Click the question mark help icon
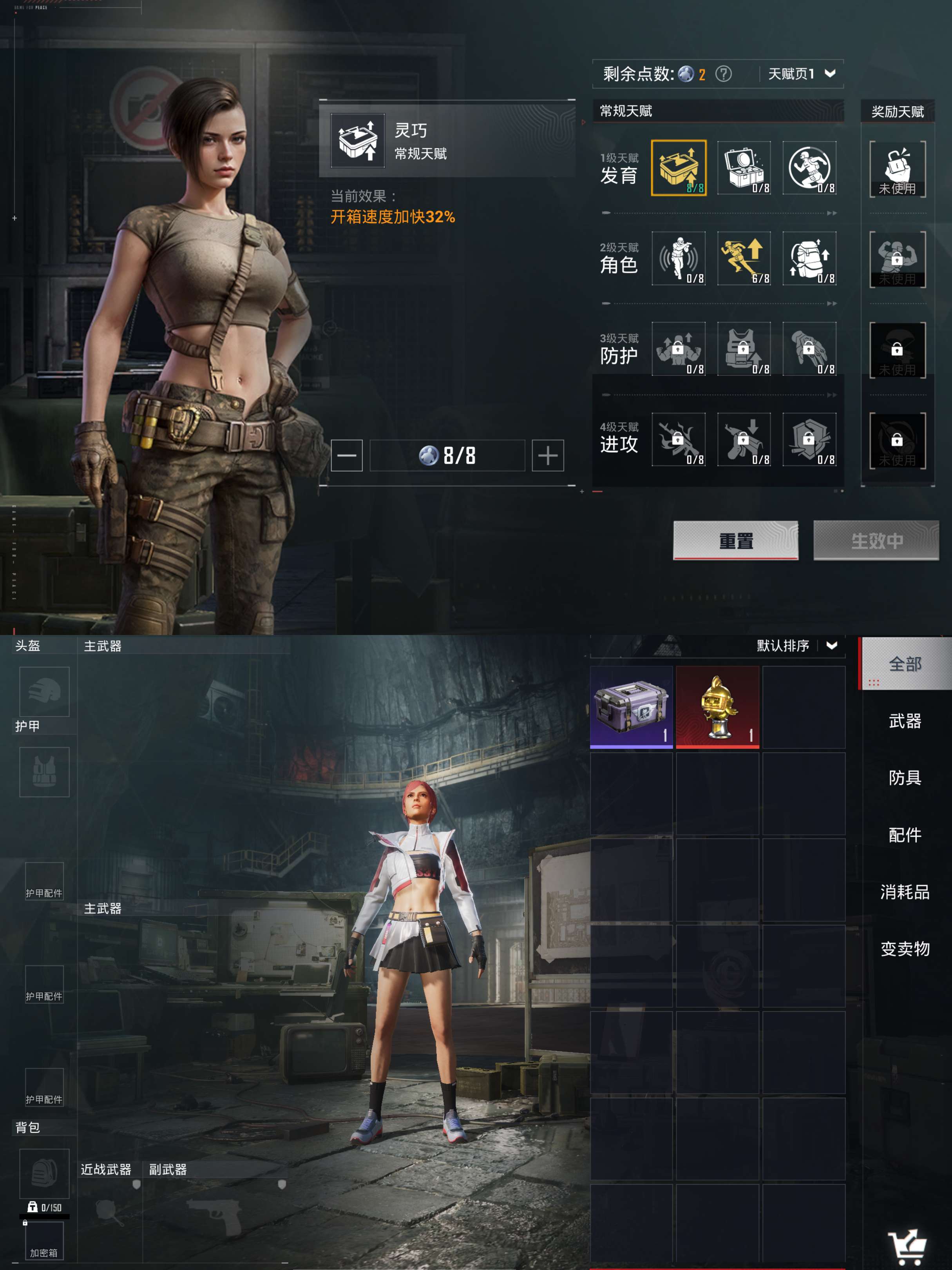 [723, 74]
